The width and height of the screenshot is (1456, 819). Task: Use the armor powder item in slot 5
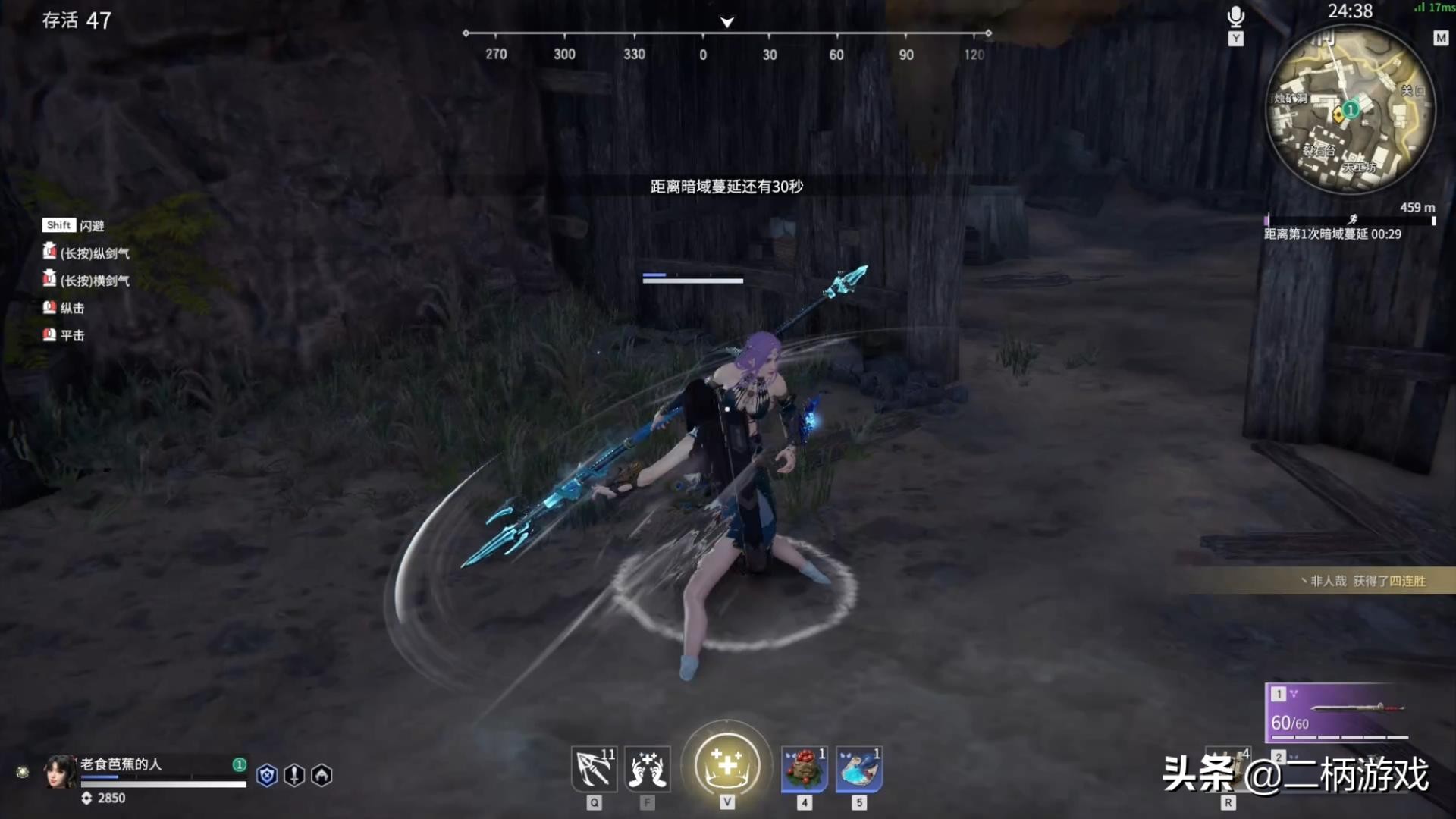click(858, 770)
